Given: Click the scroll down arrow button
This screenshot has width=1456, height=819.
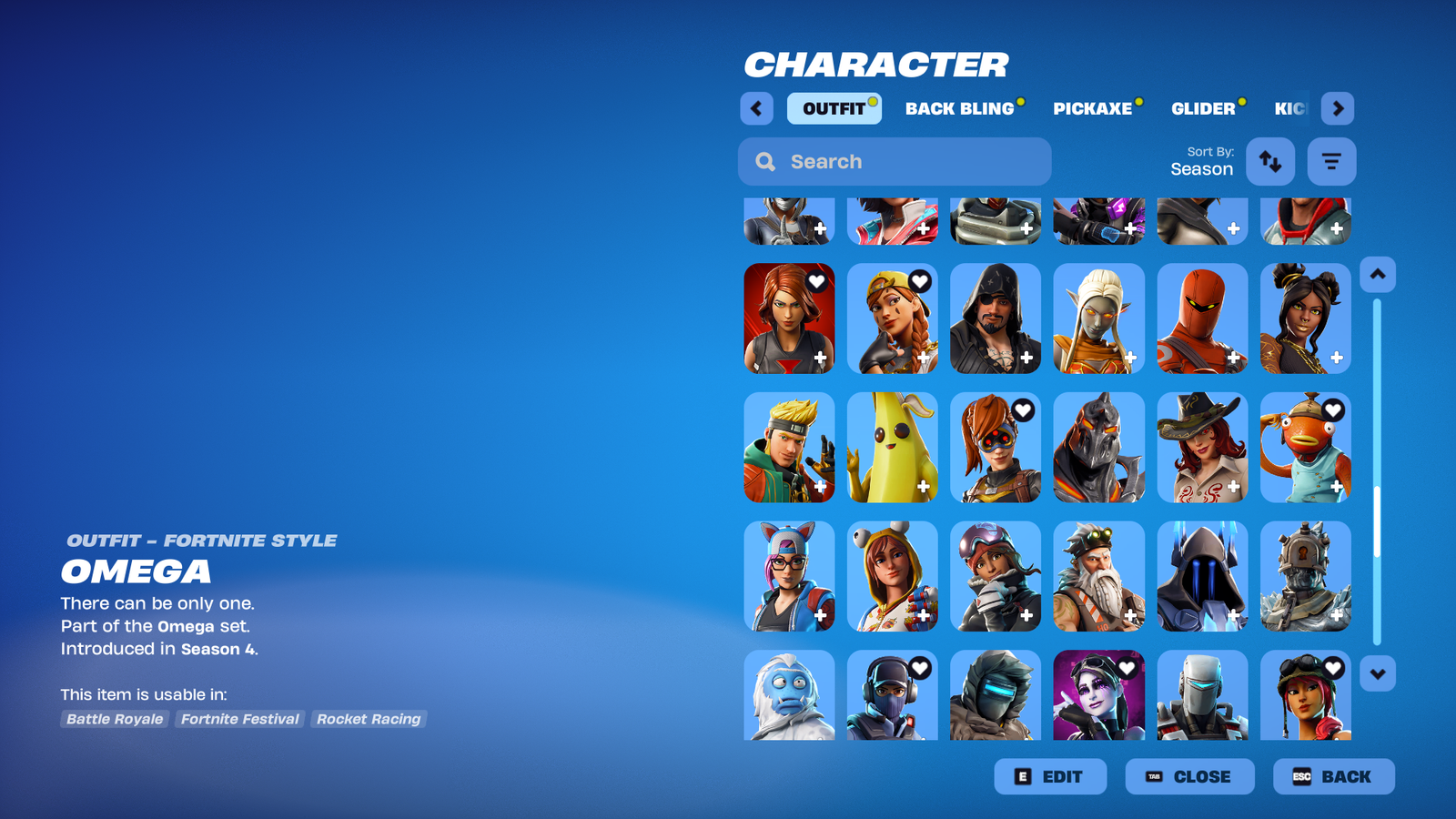Looking at the screenshot, I should pyautogui.click(x=1377, y=673).
